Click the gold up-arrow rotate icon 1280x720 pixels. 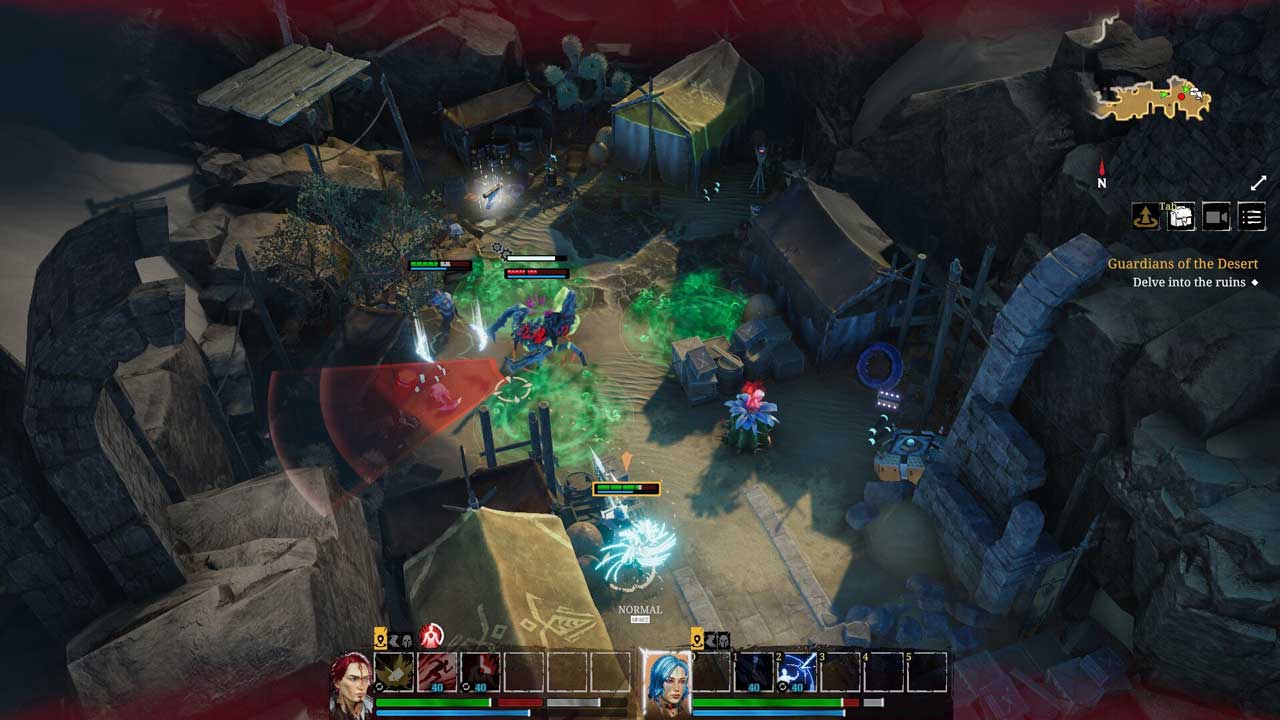point(1145,216)
